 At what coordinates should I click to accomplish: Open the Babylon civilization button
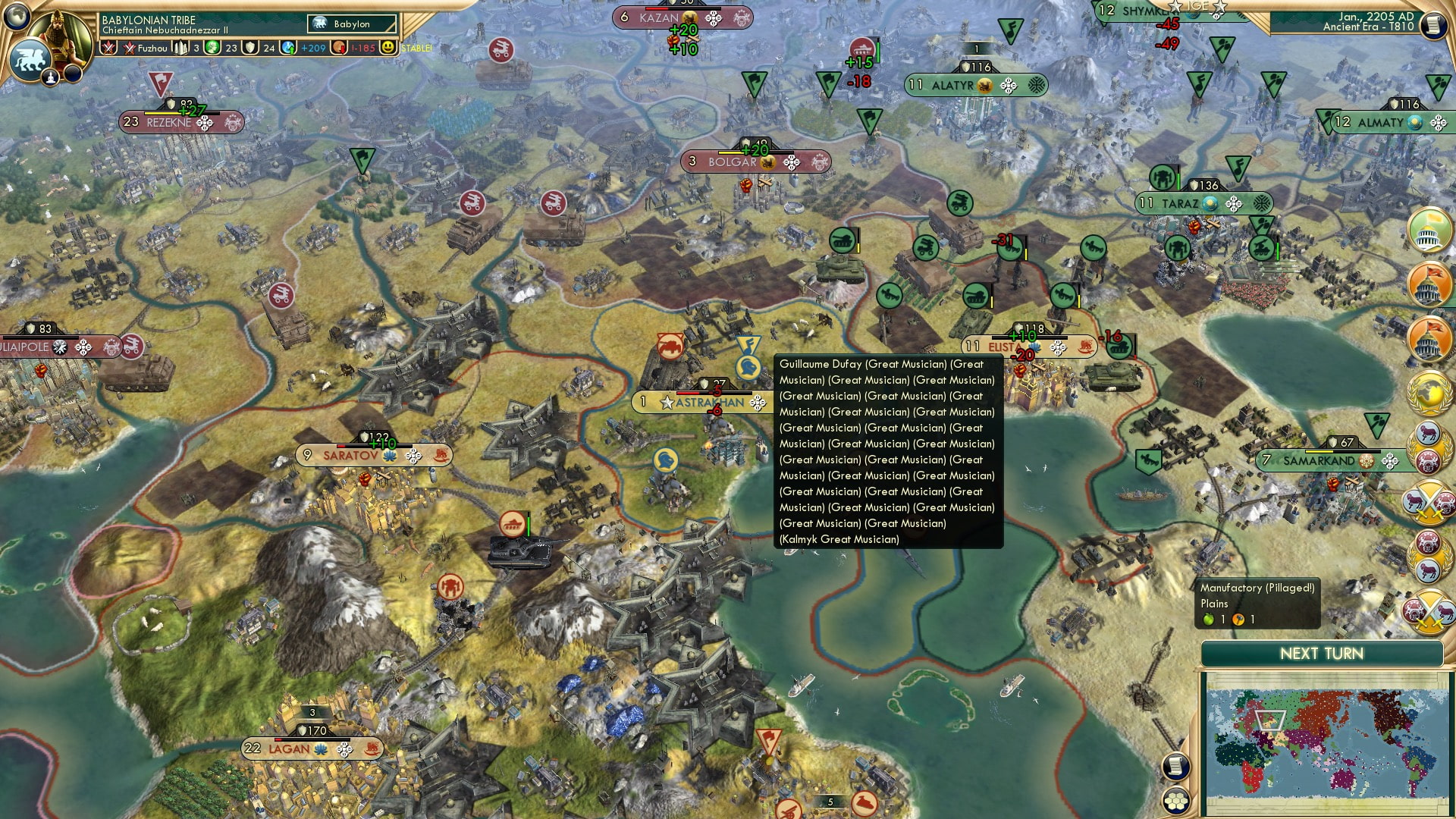tap(352, 24)
